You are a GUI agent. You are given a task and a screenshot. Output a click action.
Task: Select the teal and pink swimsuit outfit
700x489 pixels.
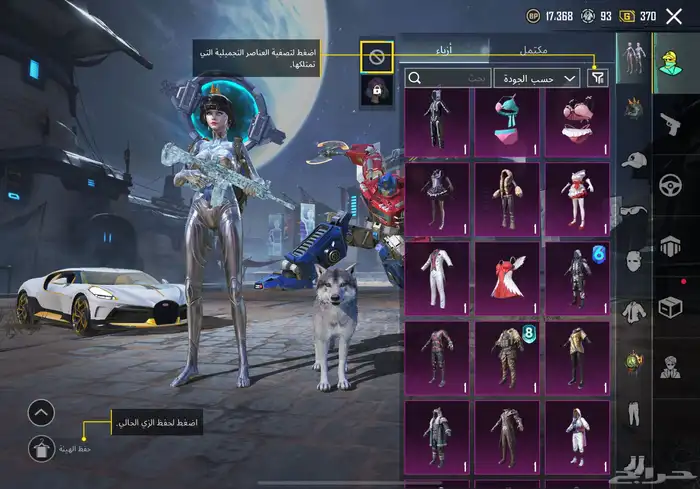(507, 124)
